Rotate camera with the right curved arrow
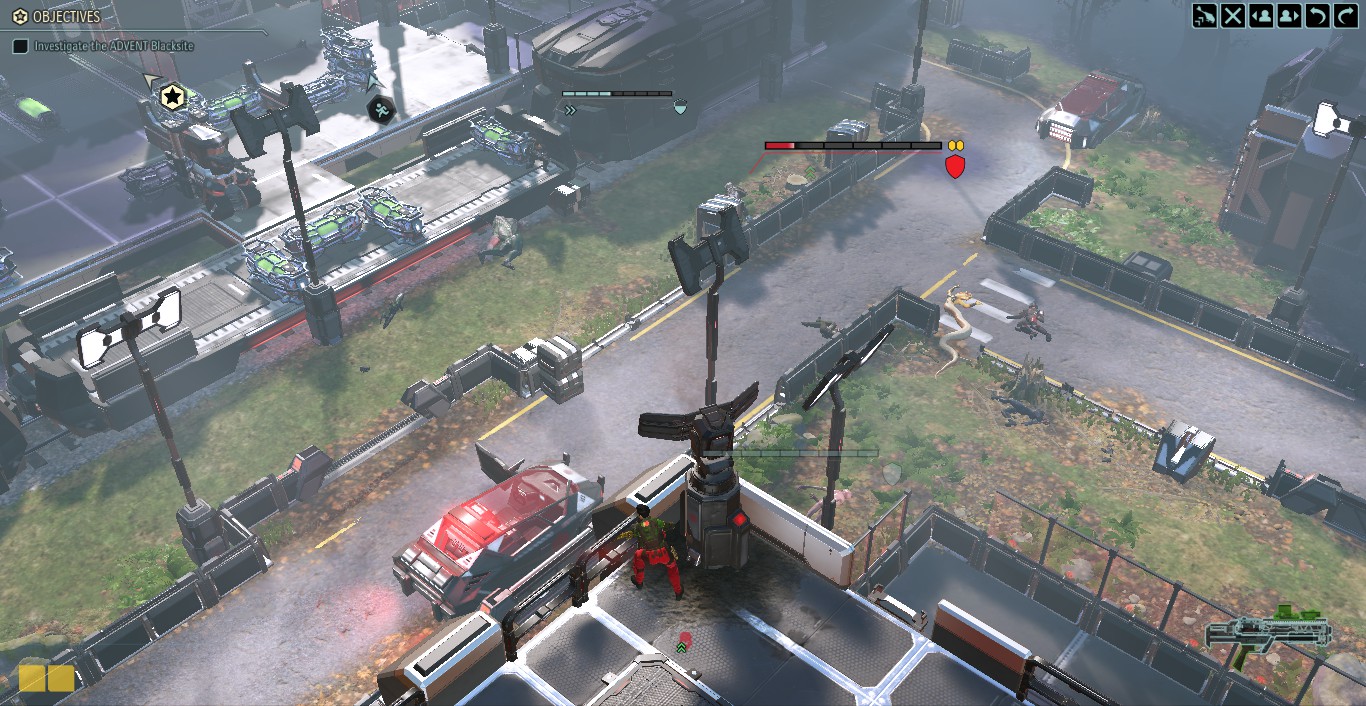This screenshot has width=1366, height=706. [x=1345, y=16]
